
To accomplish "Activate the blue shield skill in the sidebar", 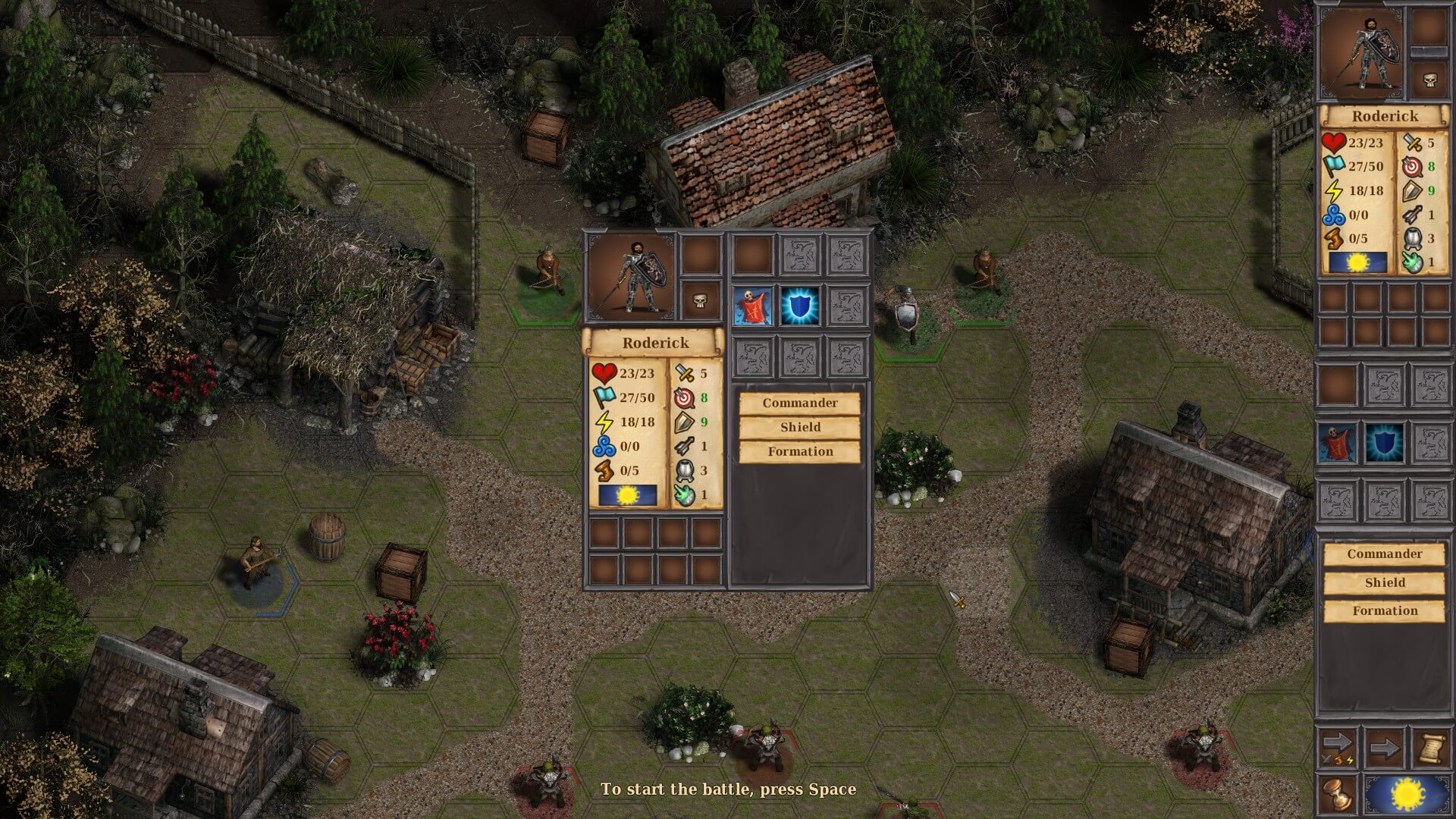I will [1384, 444].
